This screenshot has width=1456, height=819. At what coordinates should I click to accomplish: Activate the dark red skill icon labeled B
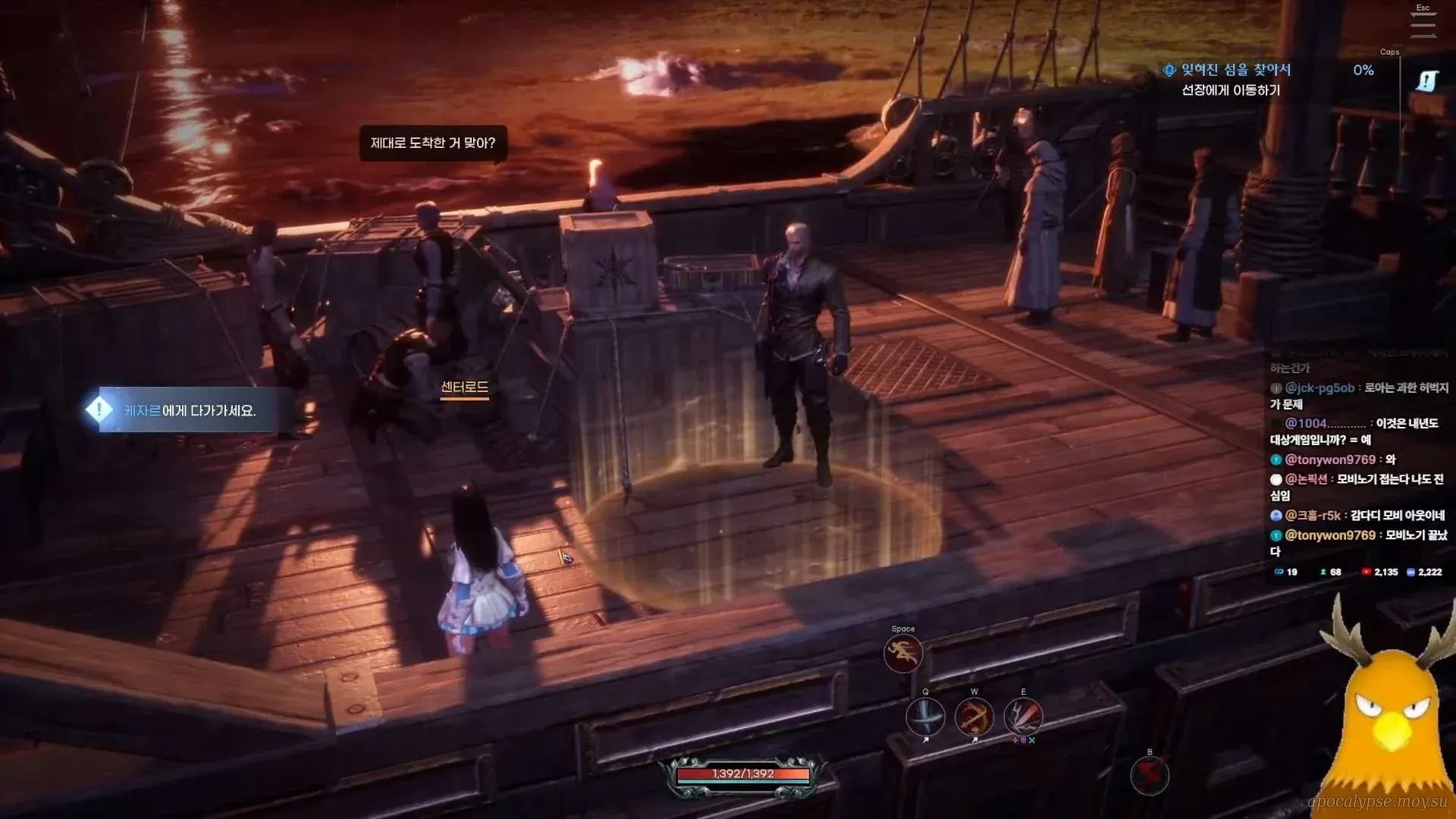(1149, 776)
